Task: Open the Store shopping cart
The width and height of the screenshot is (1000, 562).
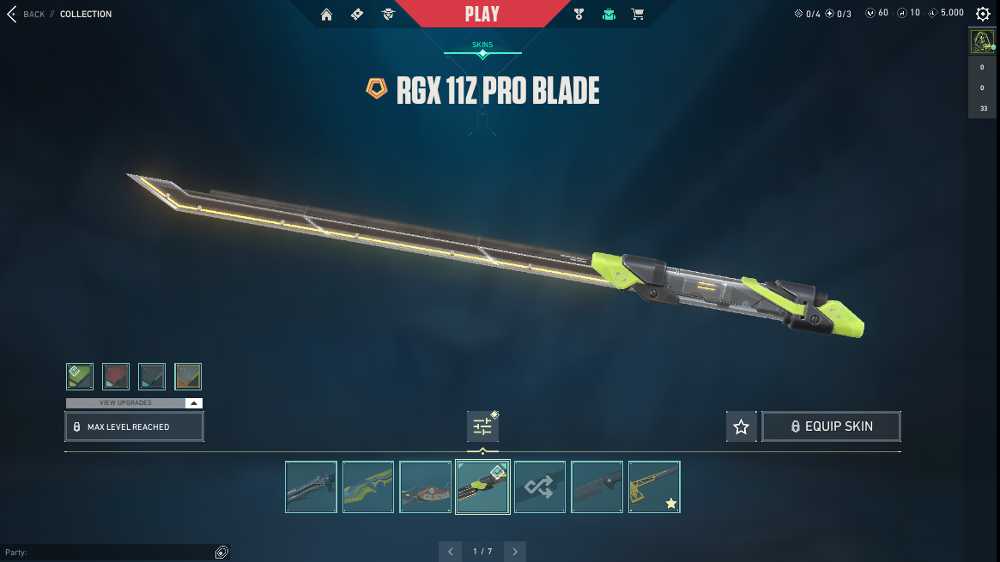Action: (637, 14)
